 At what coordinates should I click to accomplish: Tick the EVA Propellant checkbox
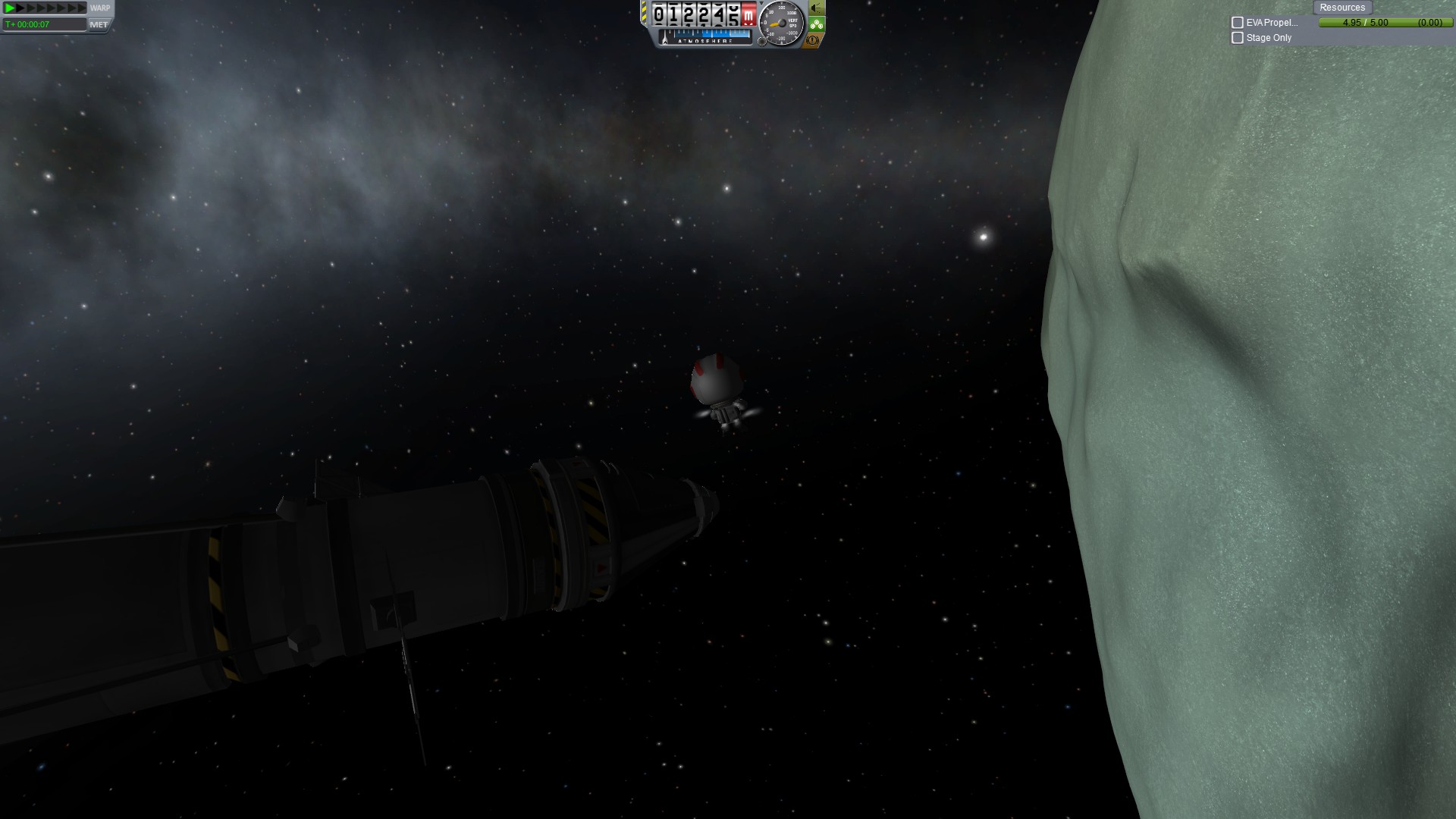pyautogui.click(x=1238, y=23)
